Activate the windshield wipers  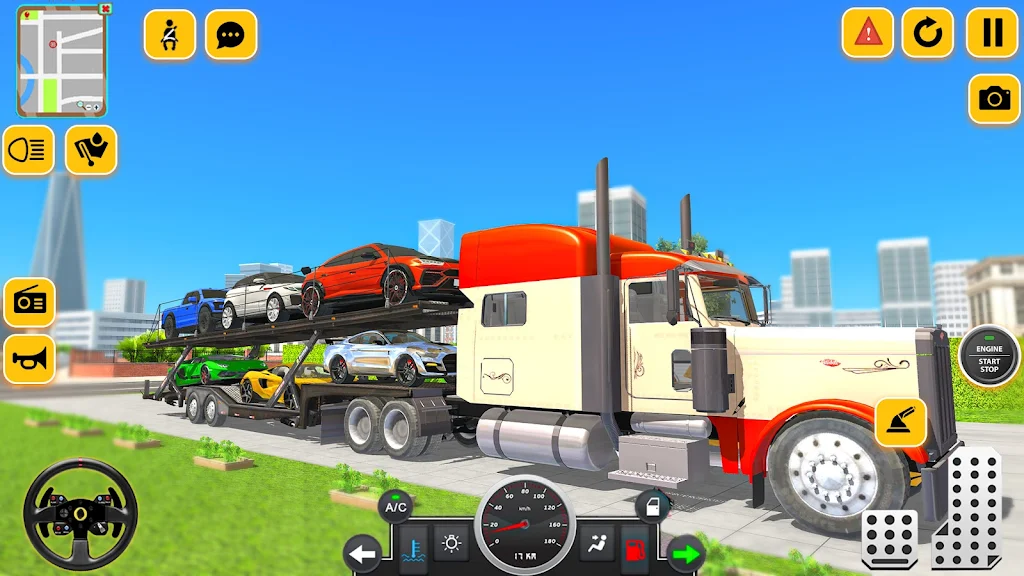[91, 150]
